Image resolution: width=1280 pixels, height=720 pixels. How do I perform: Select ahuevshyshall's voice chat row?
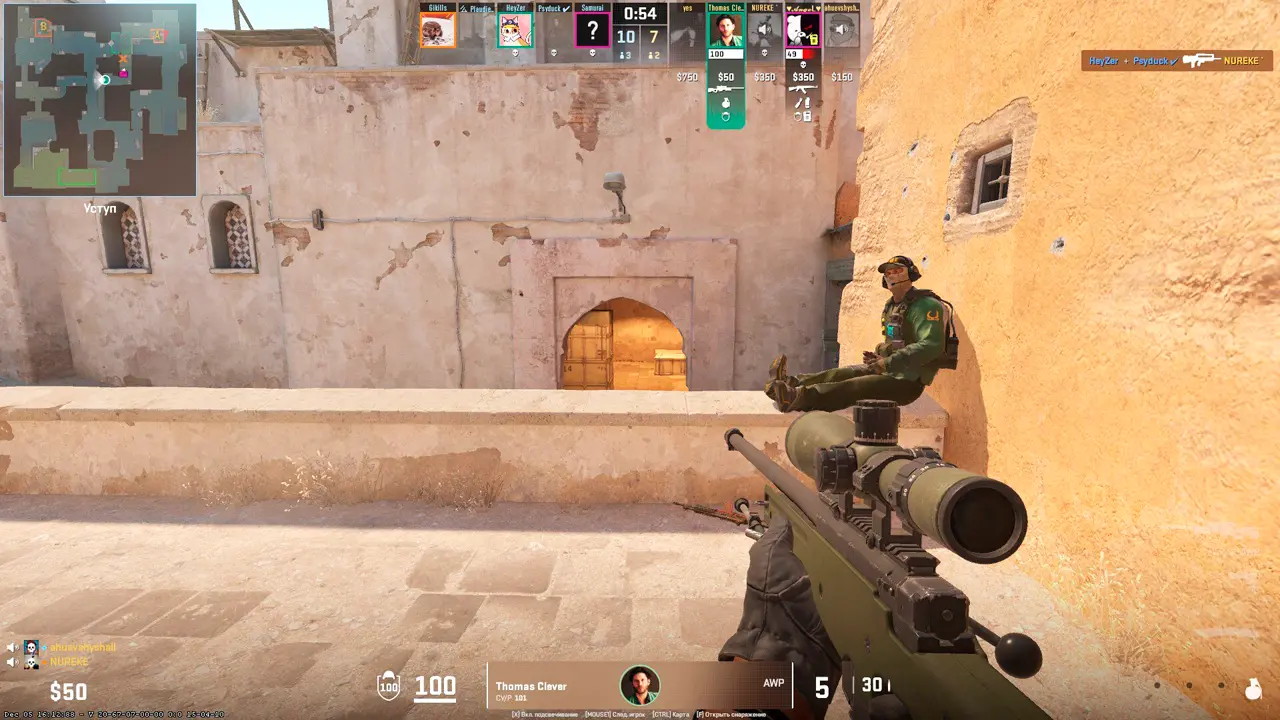70,647
